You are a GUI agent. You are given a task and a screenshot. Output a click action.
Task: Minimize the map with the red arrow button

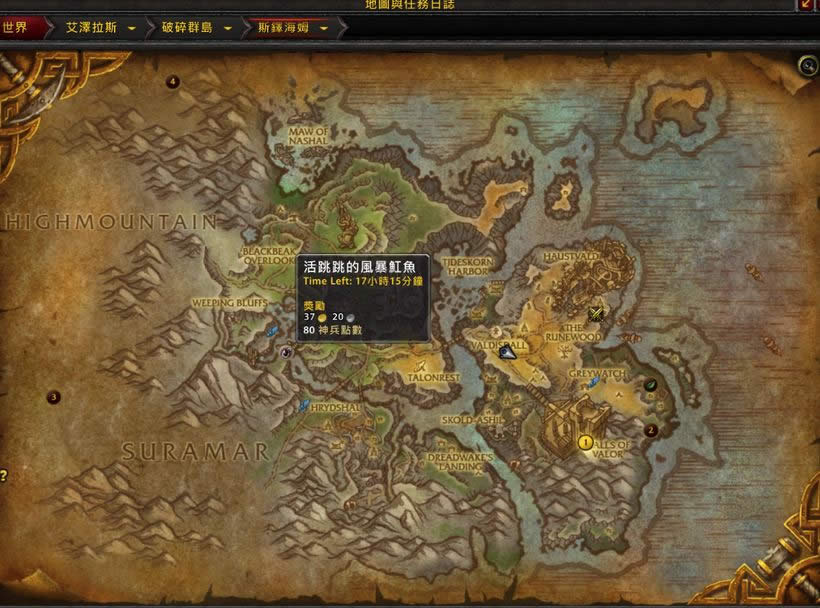(806, 5)
